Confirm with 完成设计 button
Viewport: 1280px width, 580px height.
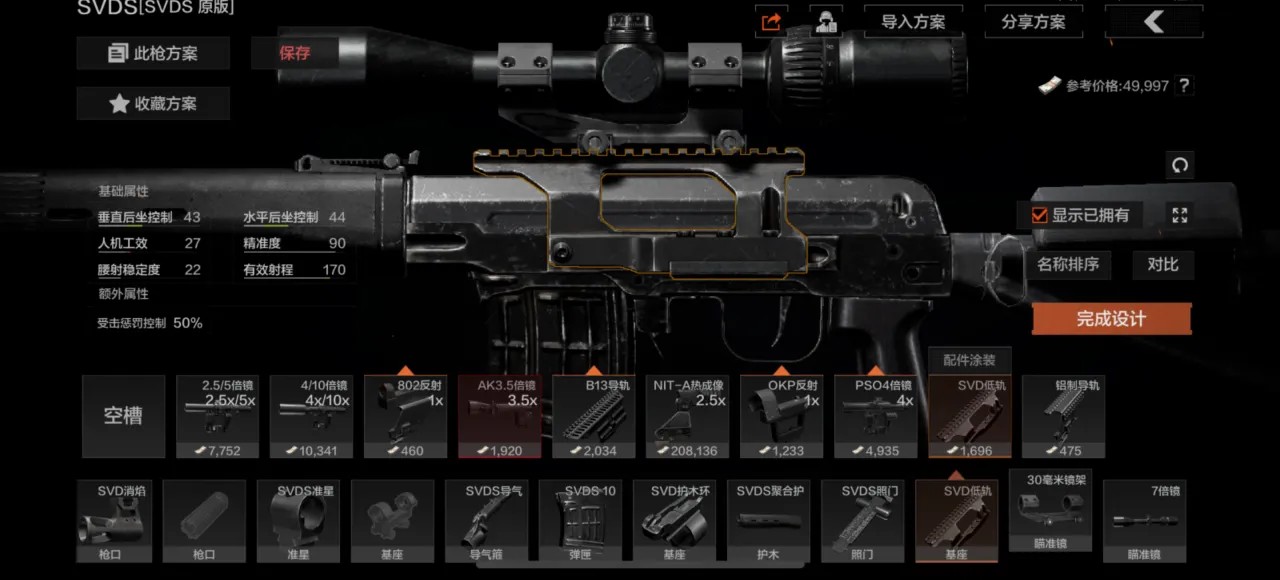pos(1111,319)
